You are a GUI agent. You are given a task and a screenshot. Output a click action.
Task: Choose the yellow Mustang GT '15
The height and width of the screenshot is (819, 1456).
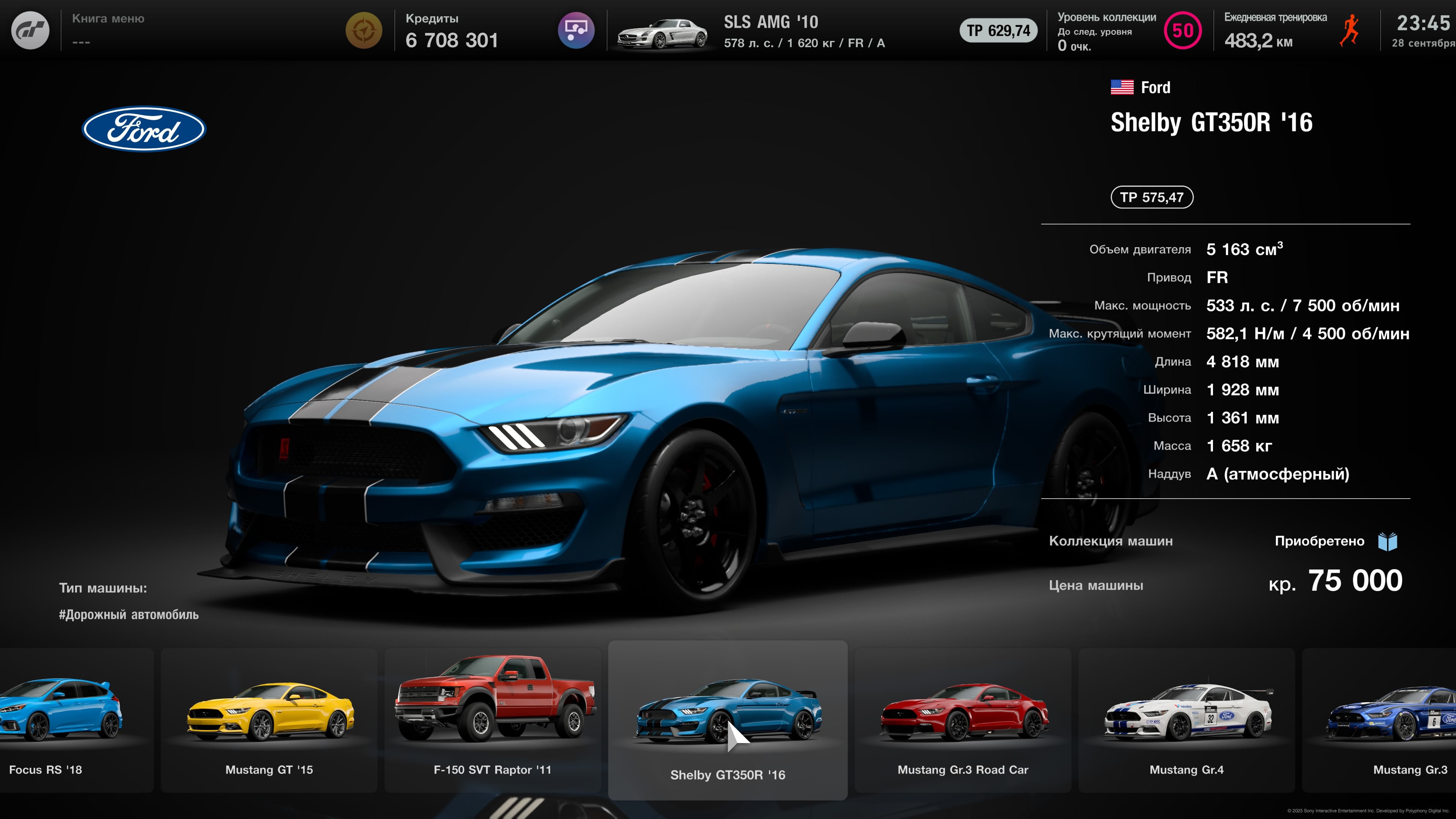pos(269,719)
